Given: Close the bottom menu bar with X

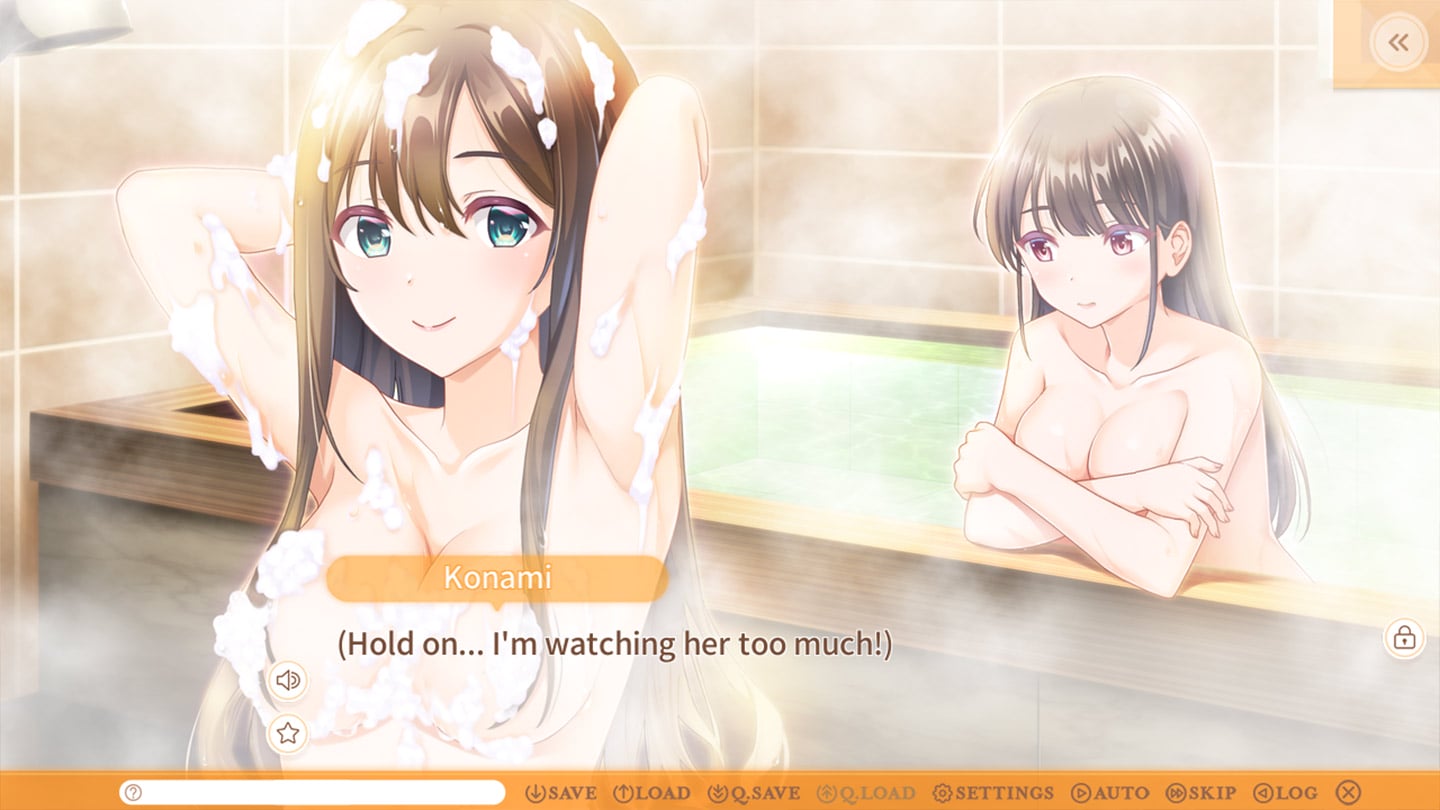Looking at the screenshot, I should tap(1349, 793).
